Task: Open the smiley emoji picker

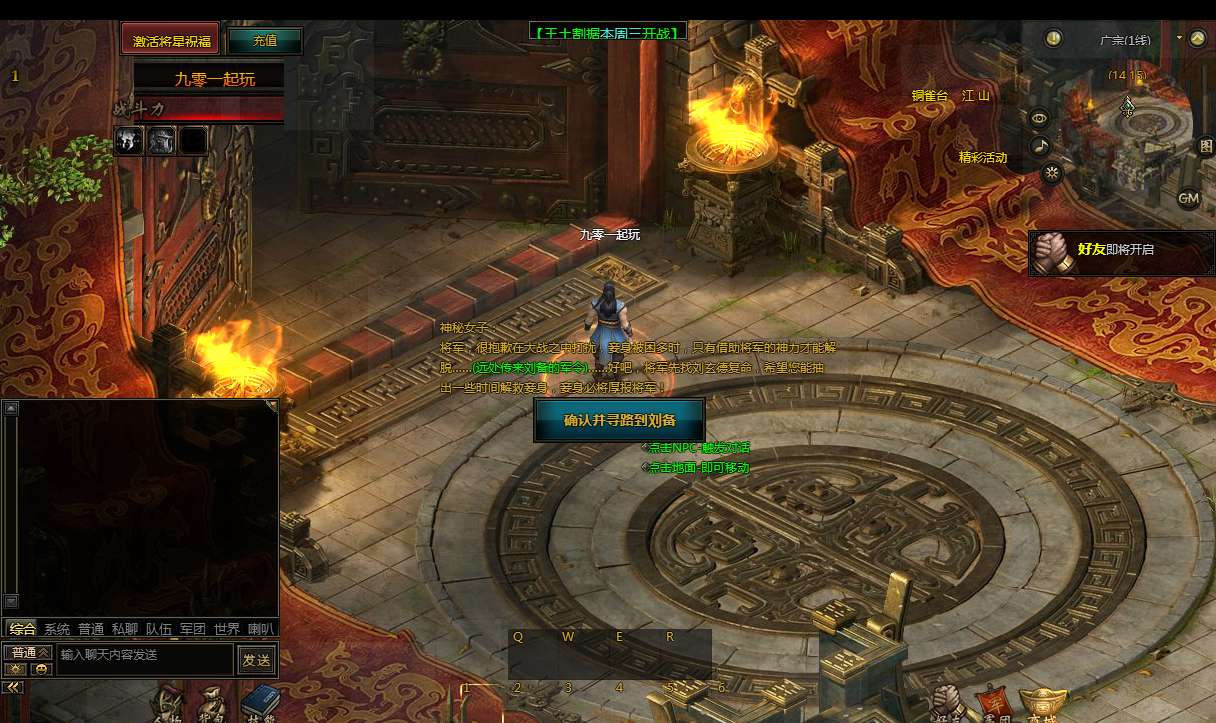Action: pyautogui.click(x=41, y=669)
